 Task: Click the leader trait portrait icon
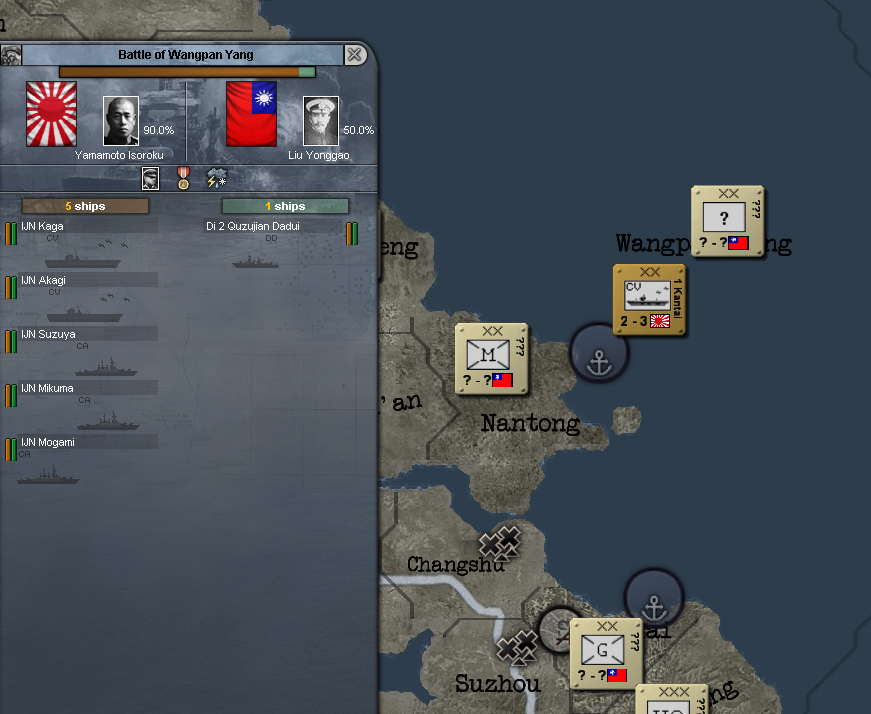(x=150, y=179)
